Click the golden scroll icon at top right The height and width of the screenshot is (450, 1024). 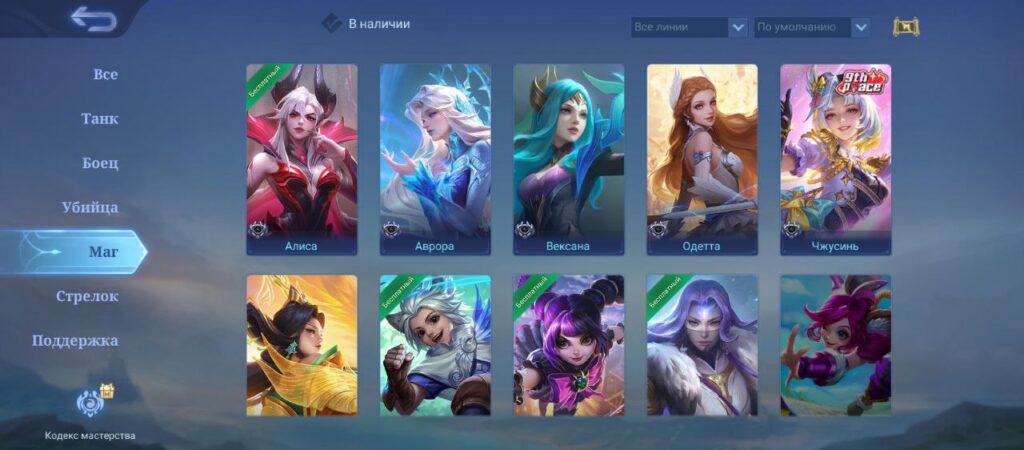[905, 27]
